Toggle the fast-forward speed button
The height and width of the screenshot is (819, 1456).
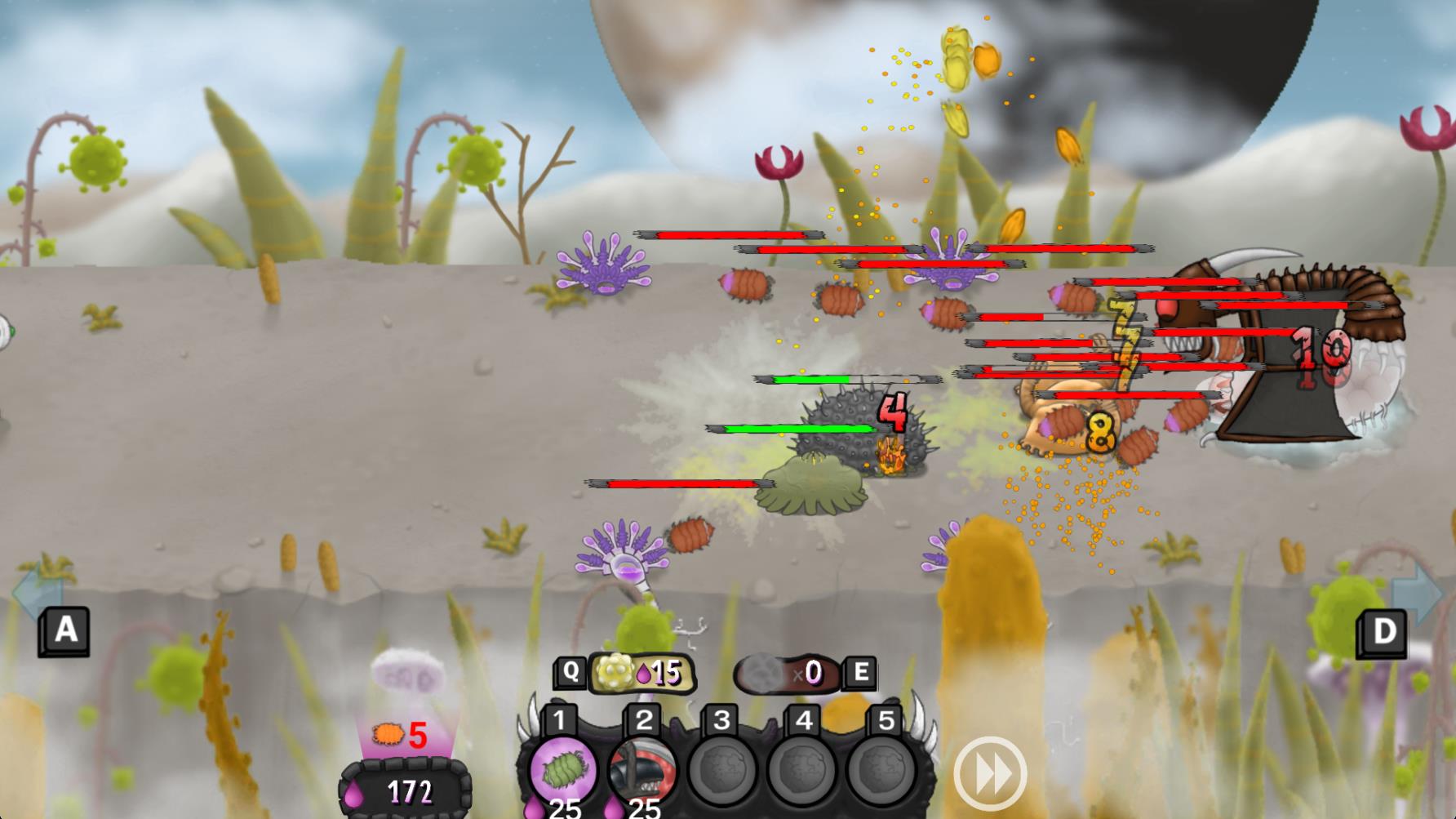click(989, 774)
